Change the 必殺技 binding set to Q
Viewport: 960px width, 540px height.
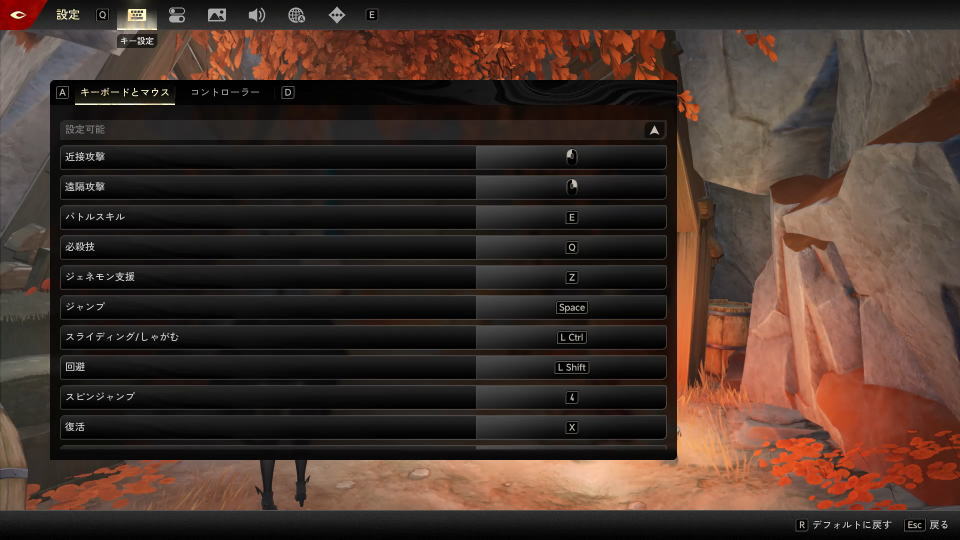click(571, 247)
